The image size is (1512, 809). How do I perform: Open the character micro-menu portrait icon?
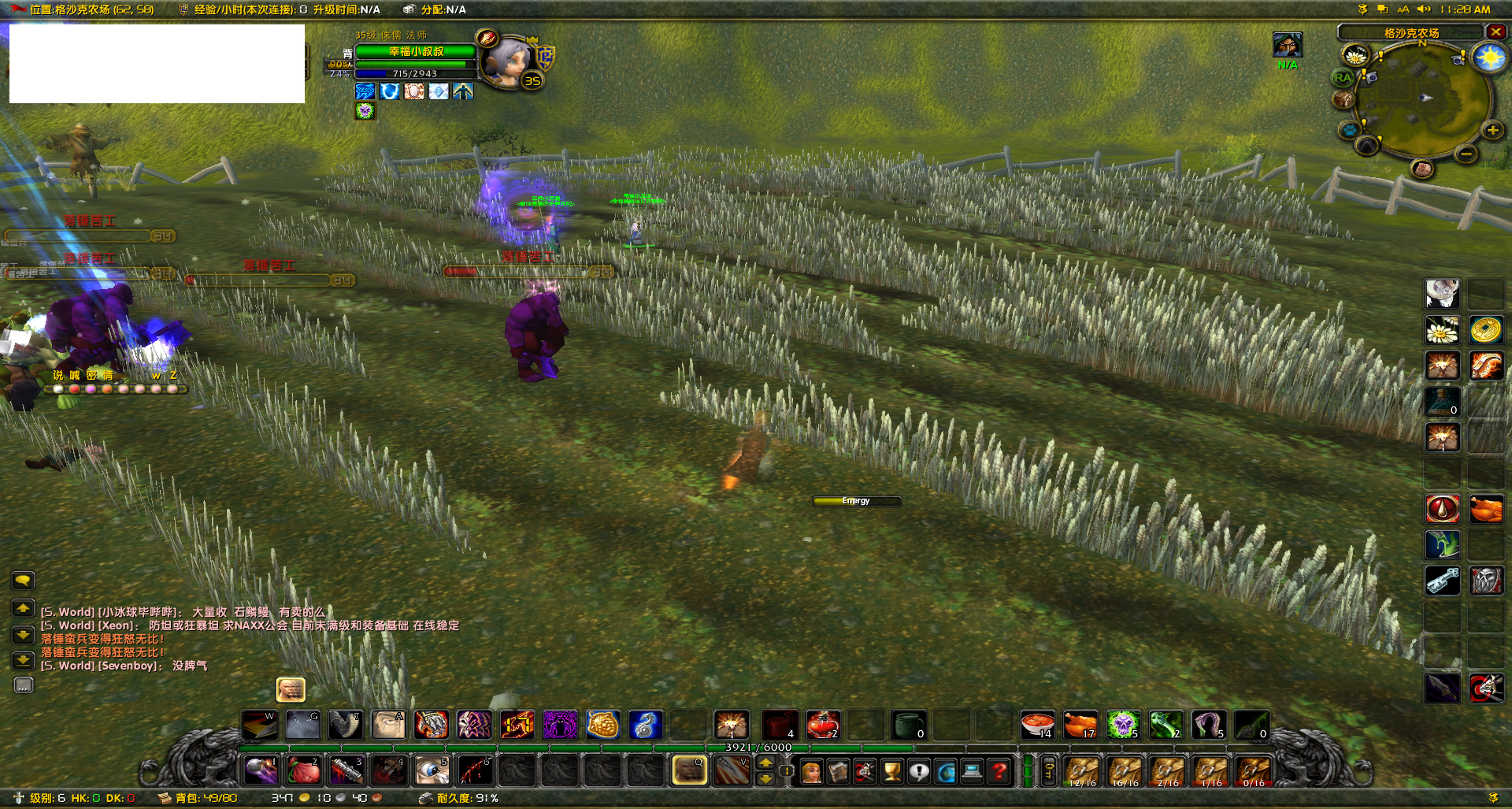811,771
